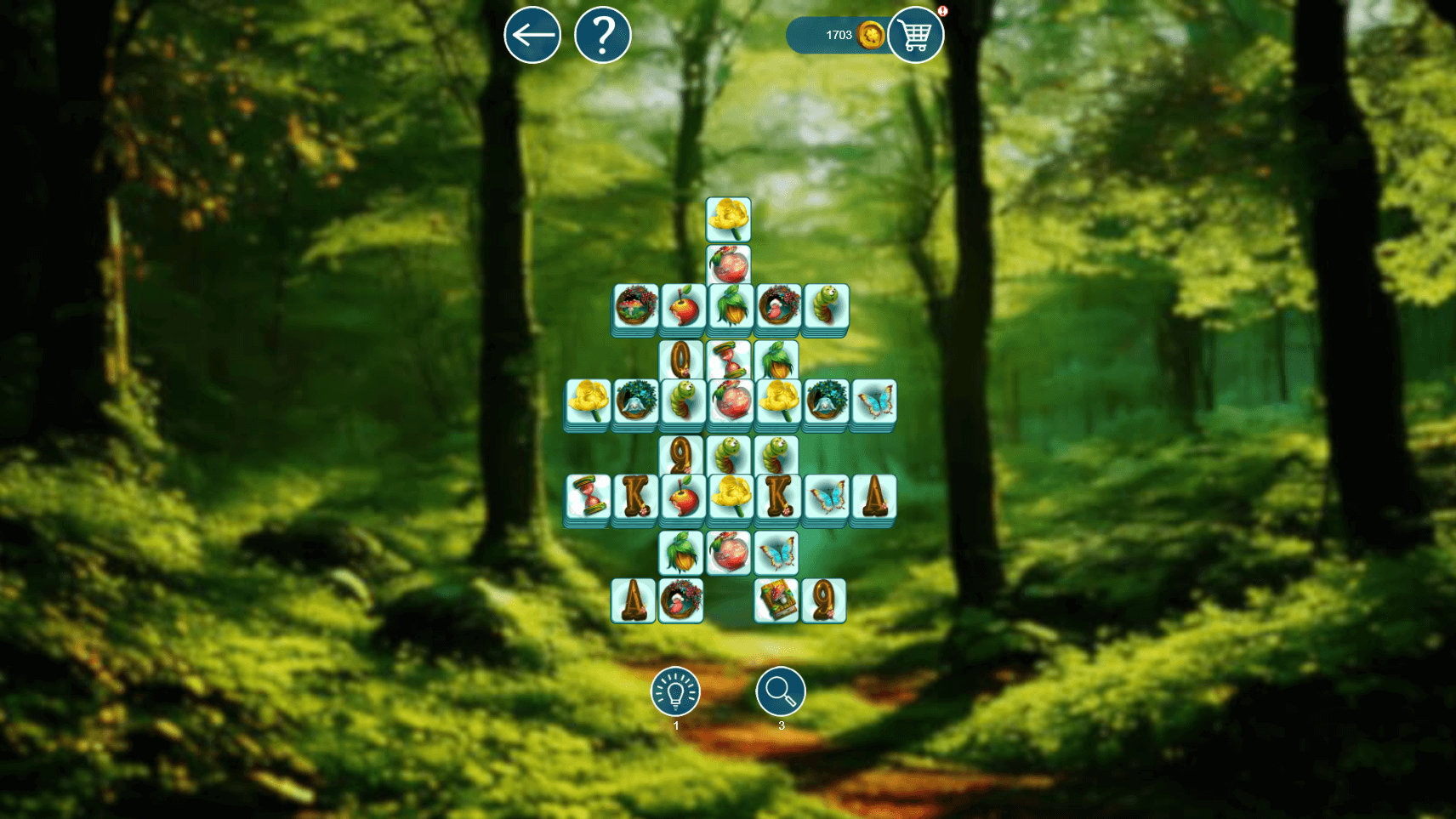Select the blue butterfly tile on the far right

(874, 402)
